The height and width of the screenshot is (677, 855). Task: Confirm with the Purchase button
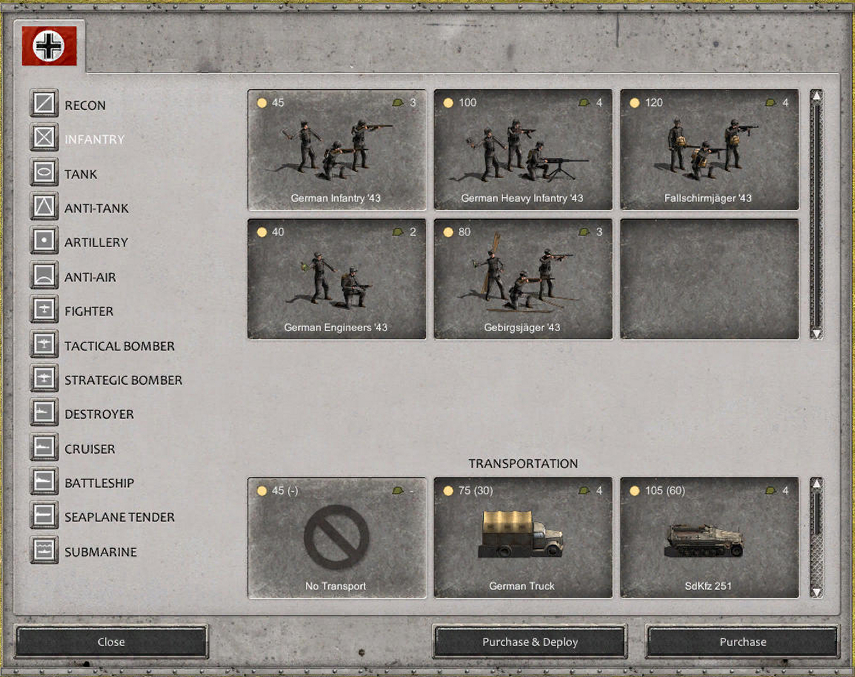pos(742,642)
